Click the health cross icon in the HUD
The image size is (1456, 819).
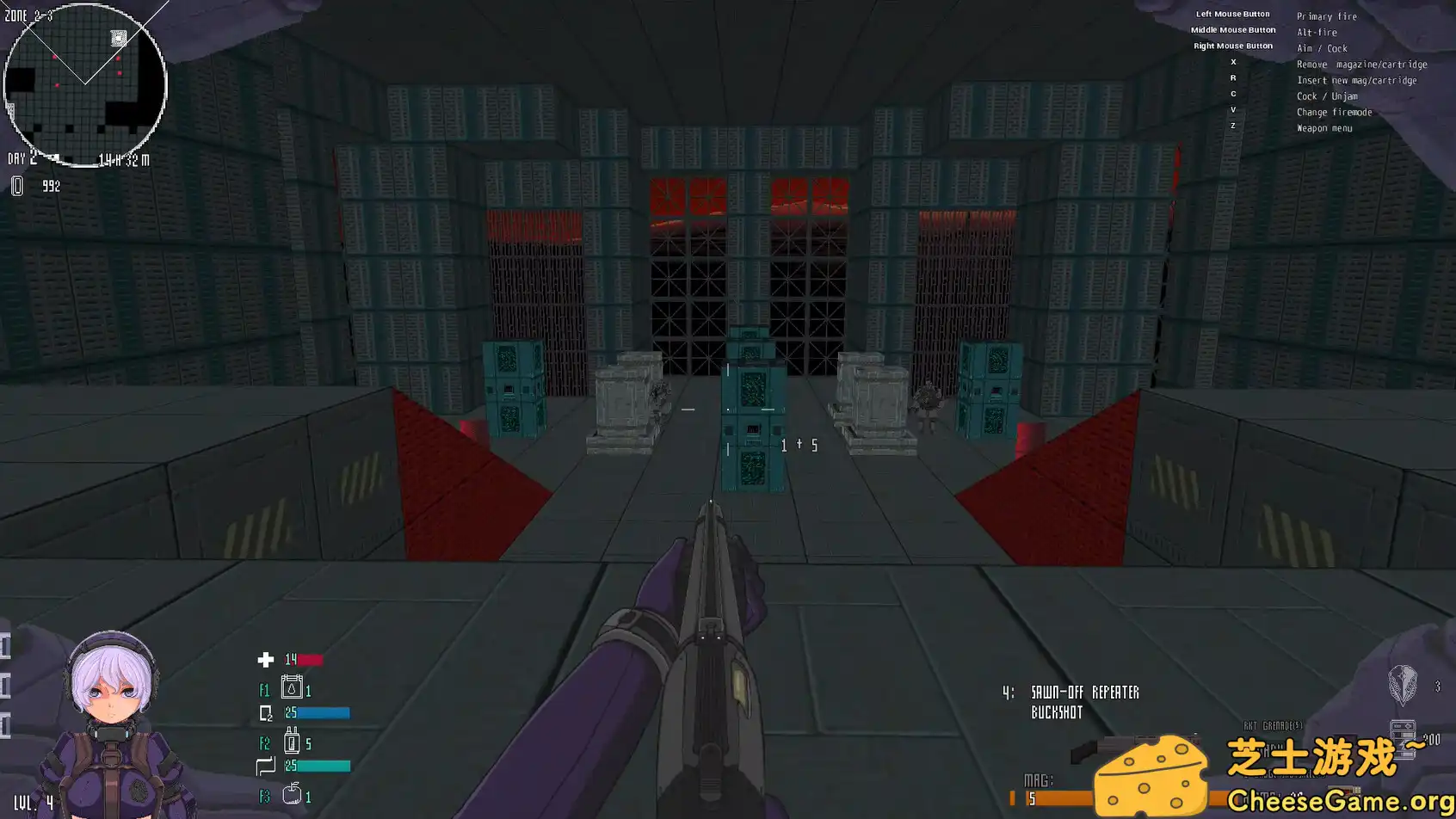pos(263,659)
